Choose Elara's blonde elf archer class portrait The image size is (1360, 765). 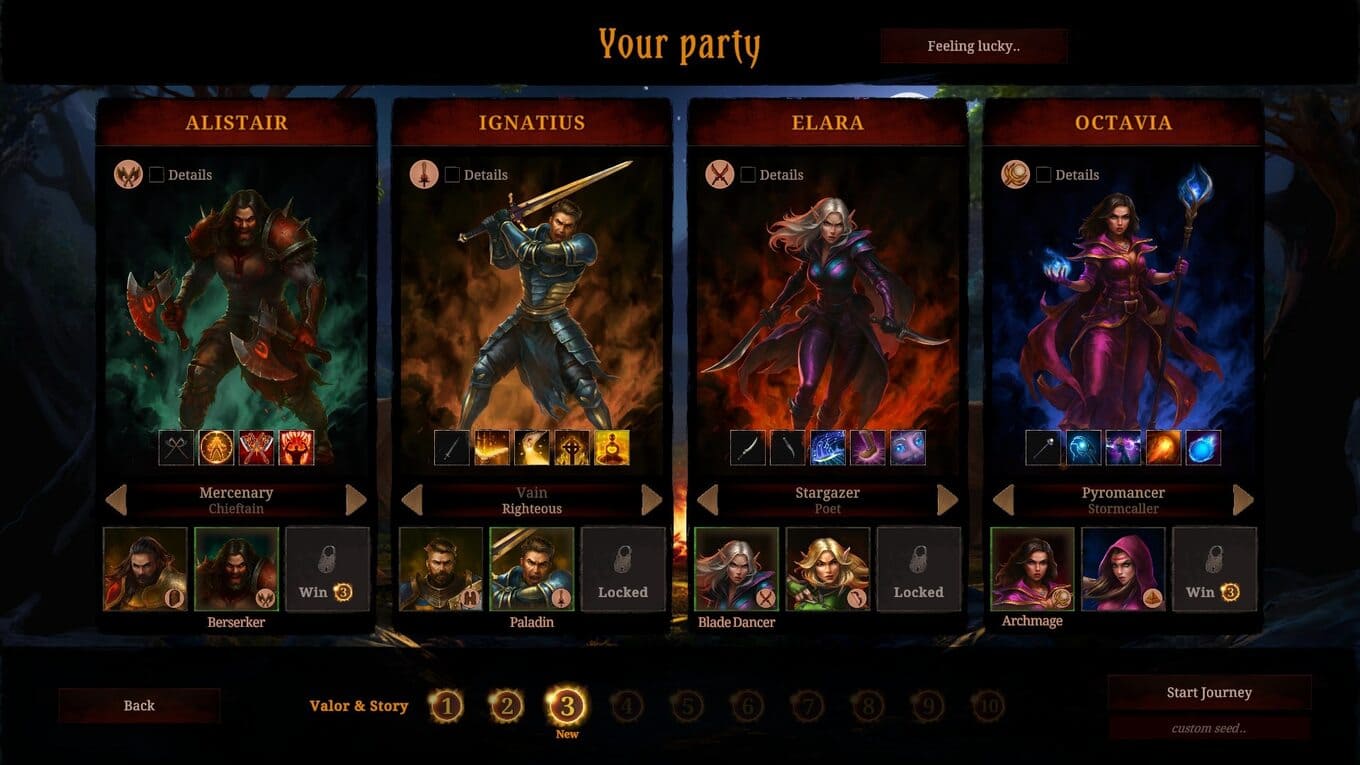coord(827,569)
